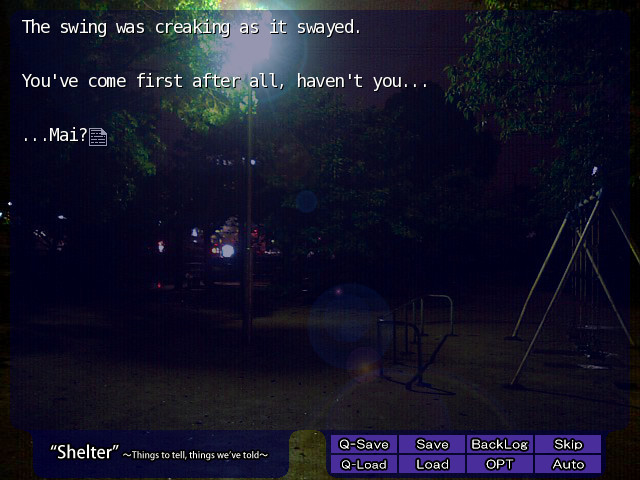This screenshot has width=640, height=480.
Task: Show the BackLog of past text
Action: coord(499,444)
